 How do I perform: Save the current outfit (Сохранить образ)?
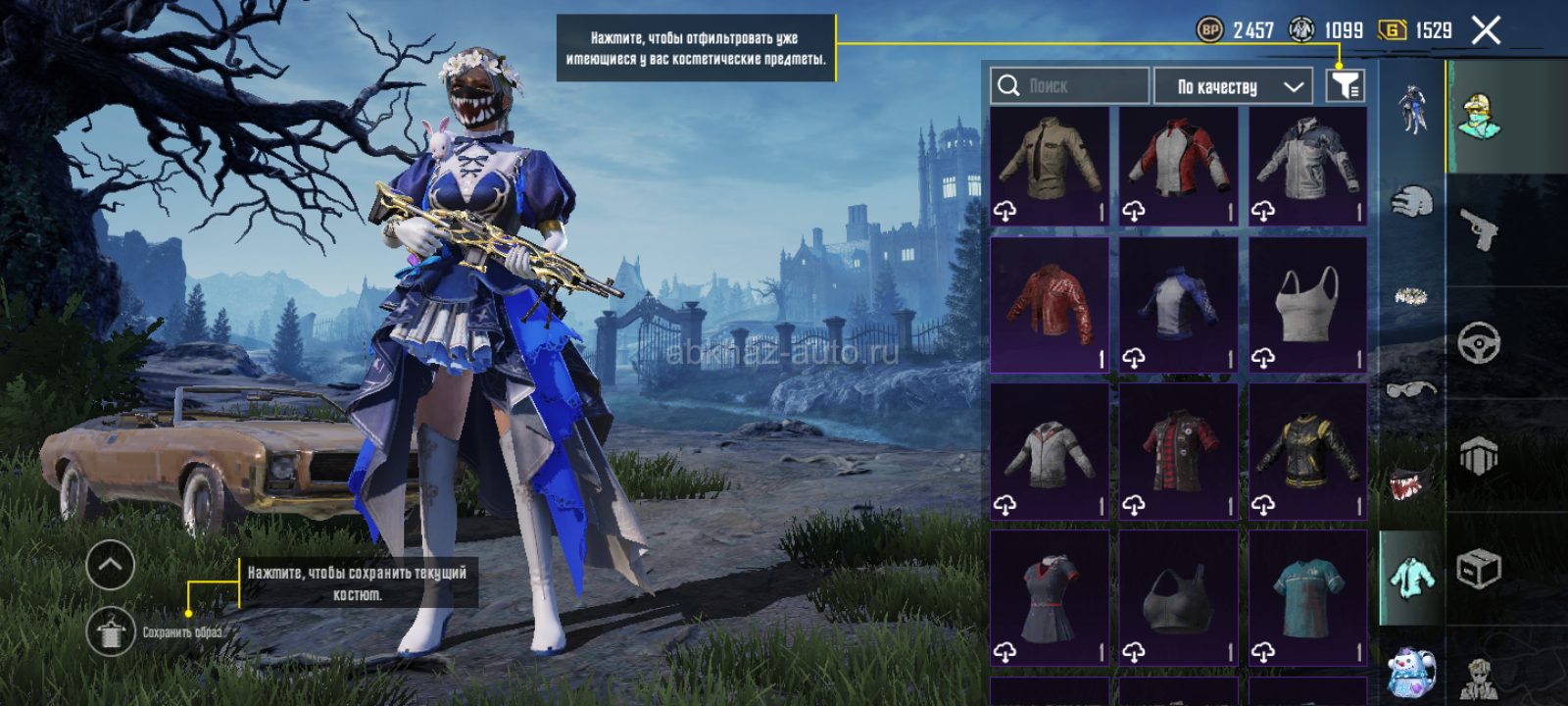click(x=111, y=632)
